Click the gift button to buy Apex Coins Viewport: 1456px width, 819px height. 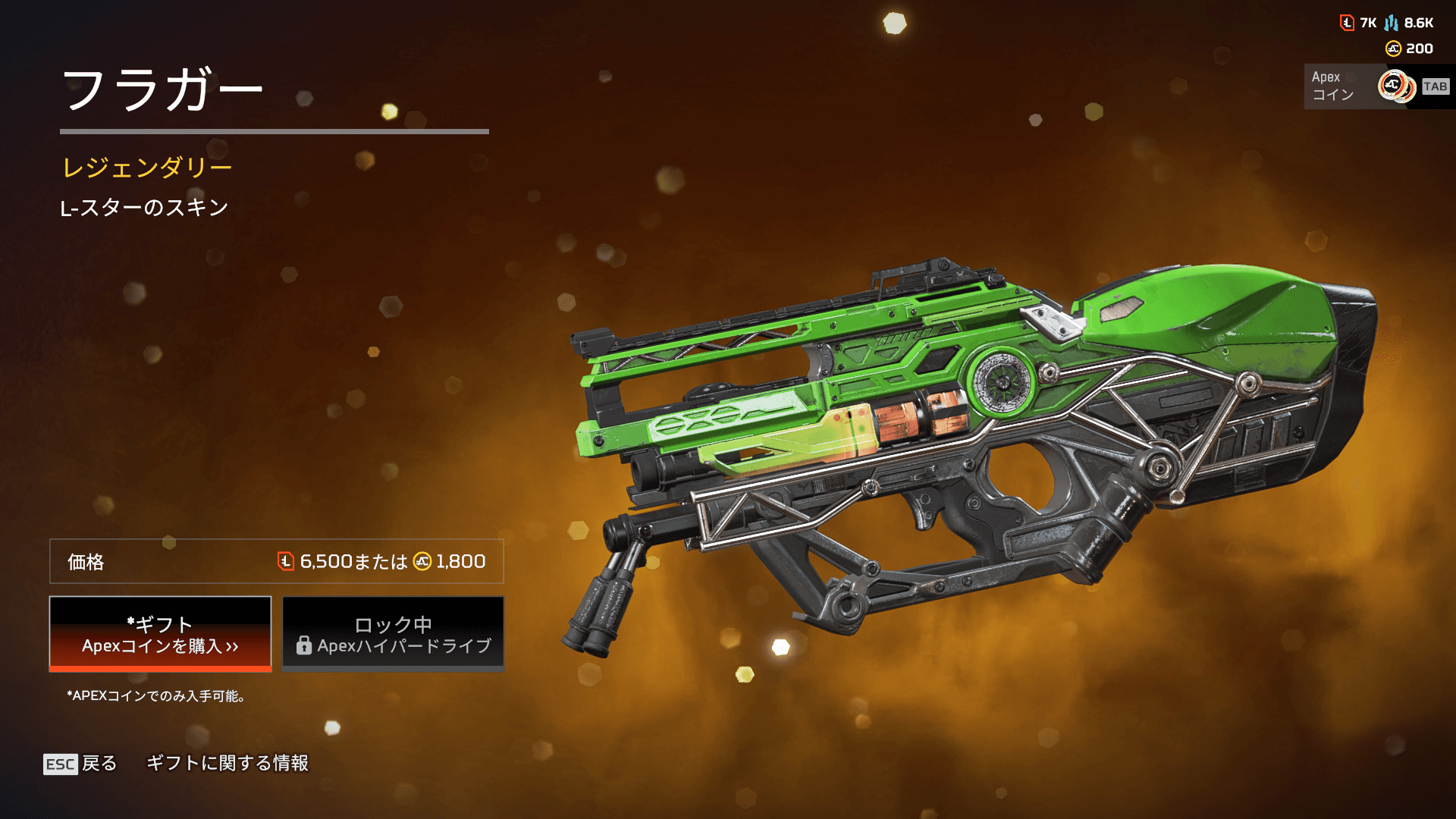160,634
